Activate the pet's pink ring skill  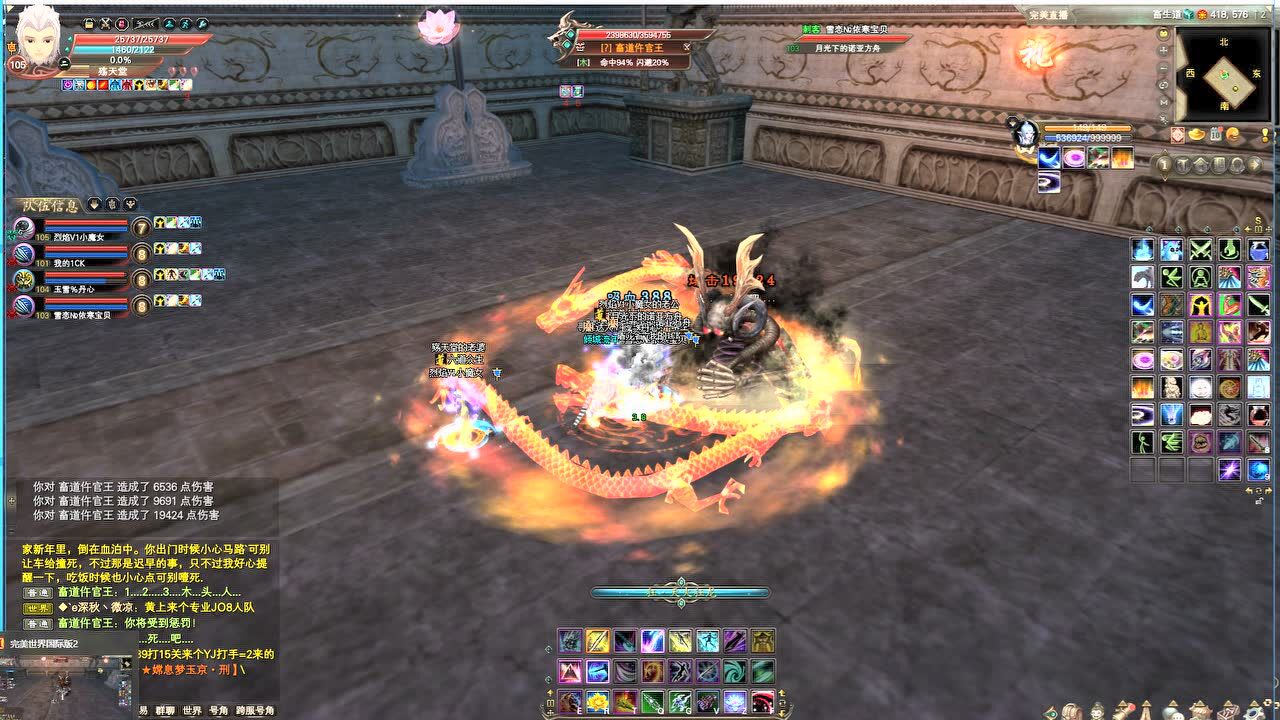click(1073, 158)
